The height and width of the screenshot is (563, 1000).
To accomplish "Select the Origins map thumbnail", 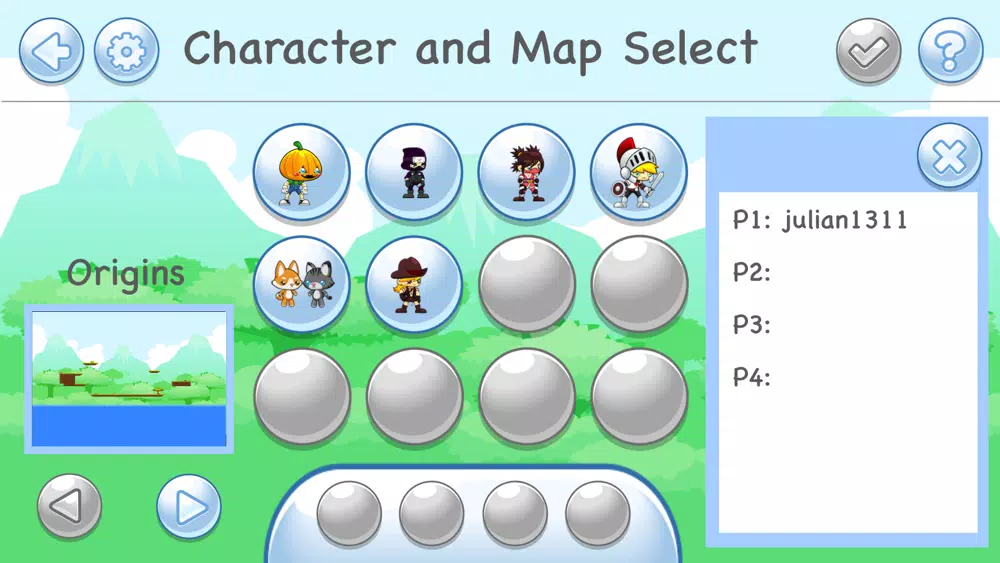I will tap(129, 378).
